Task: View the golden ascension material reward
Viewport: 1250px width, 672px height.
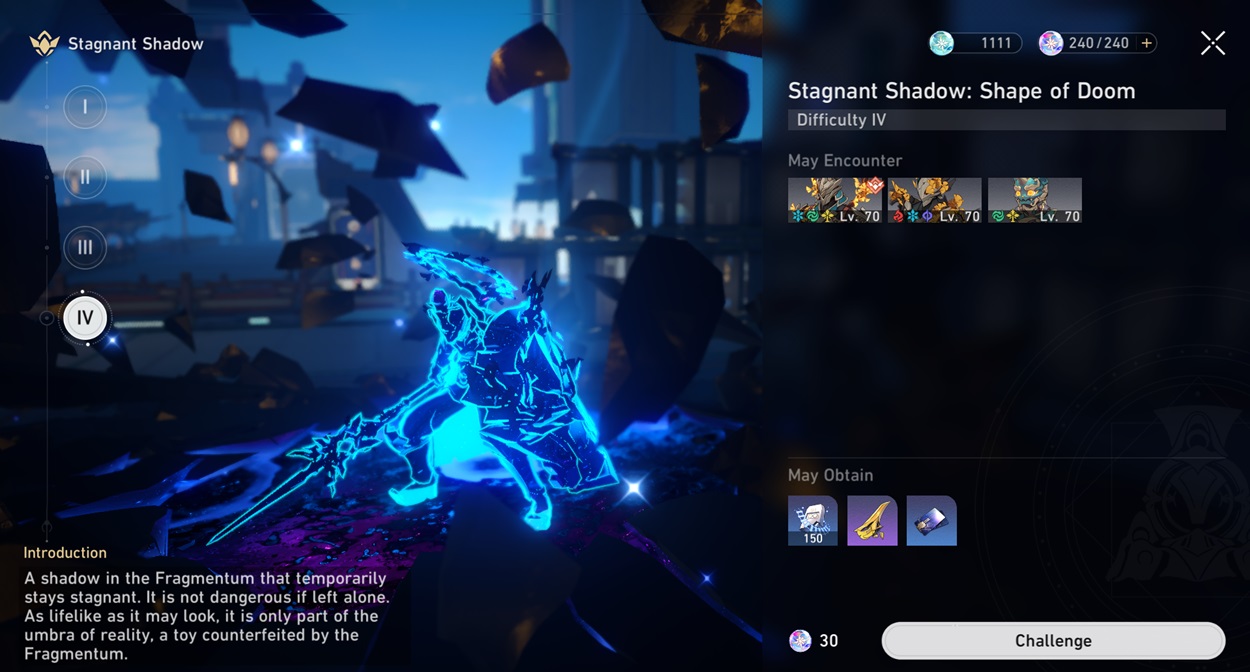Action: [x=872, y=521]
